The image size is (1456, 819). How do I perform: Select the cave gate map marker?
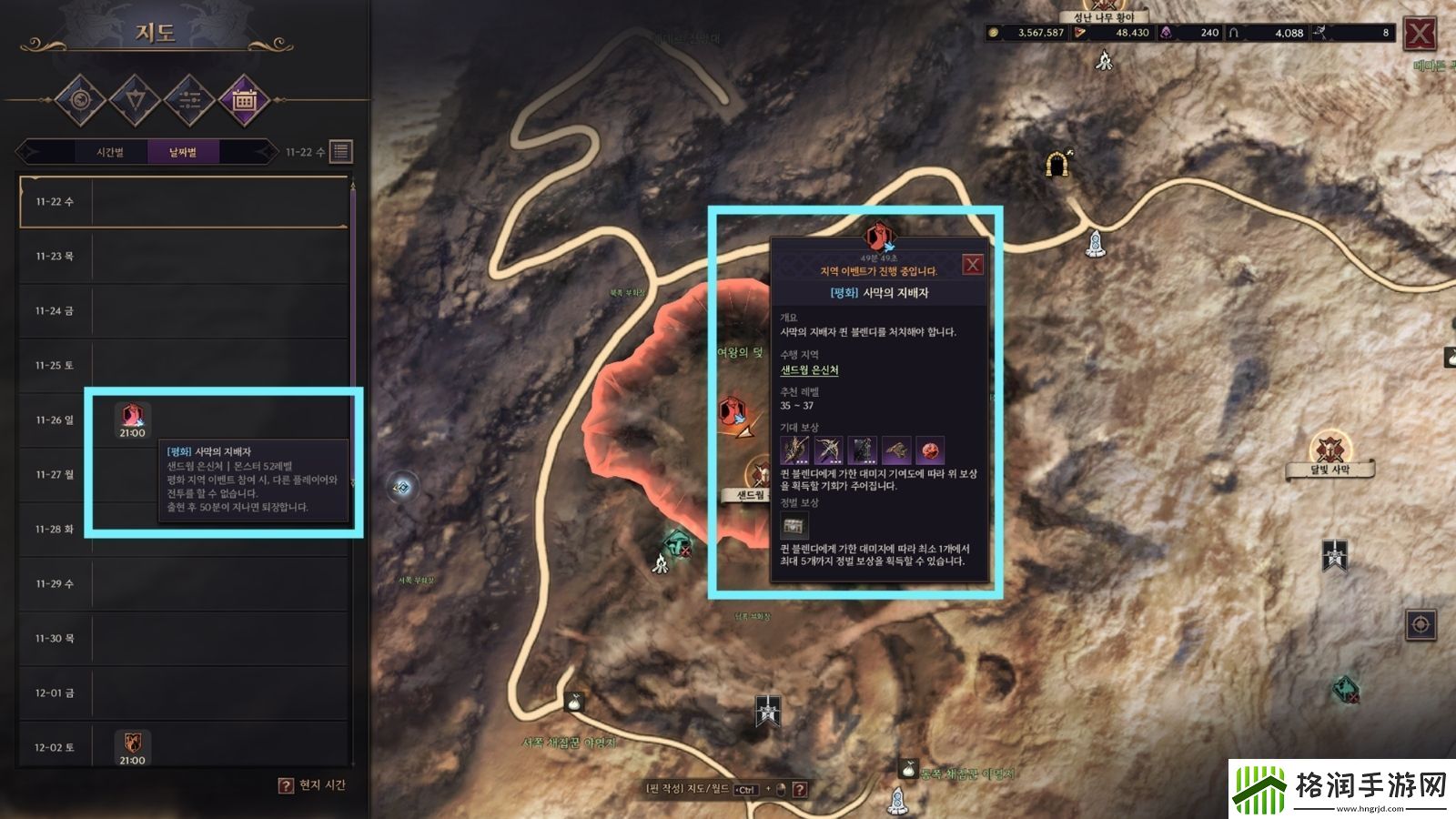[1057, 164]
